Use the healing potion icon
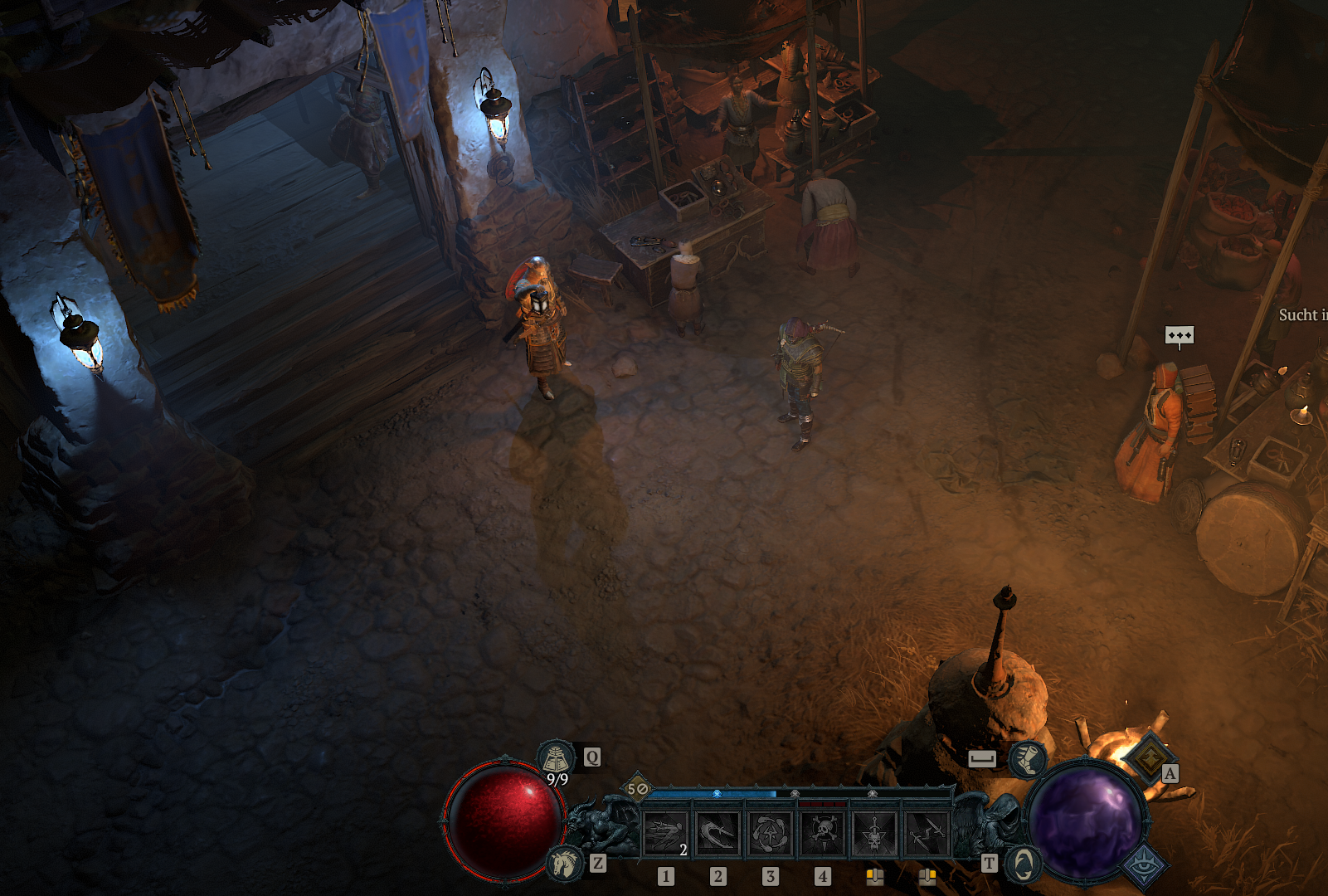1328x896 pixels. point(557,757)
